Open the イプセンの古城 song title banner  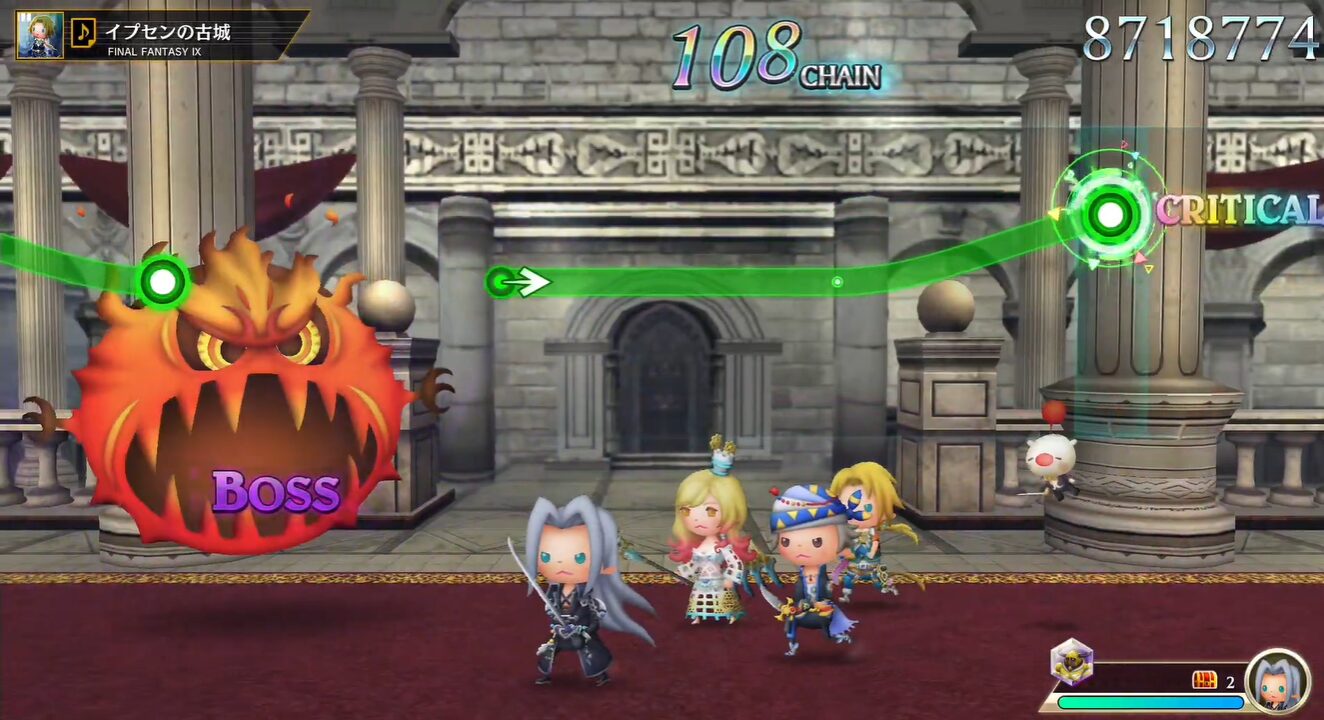click(x=190, y=35)
